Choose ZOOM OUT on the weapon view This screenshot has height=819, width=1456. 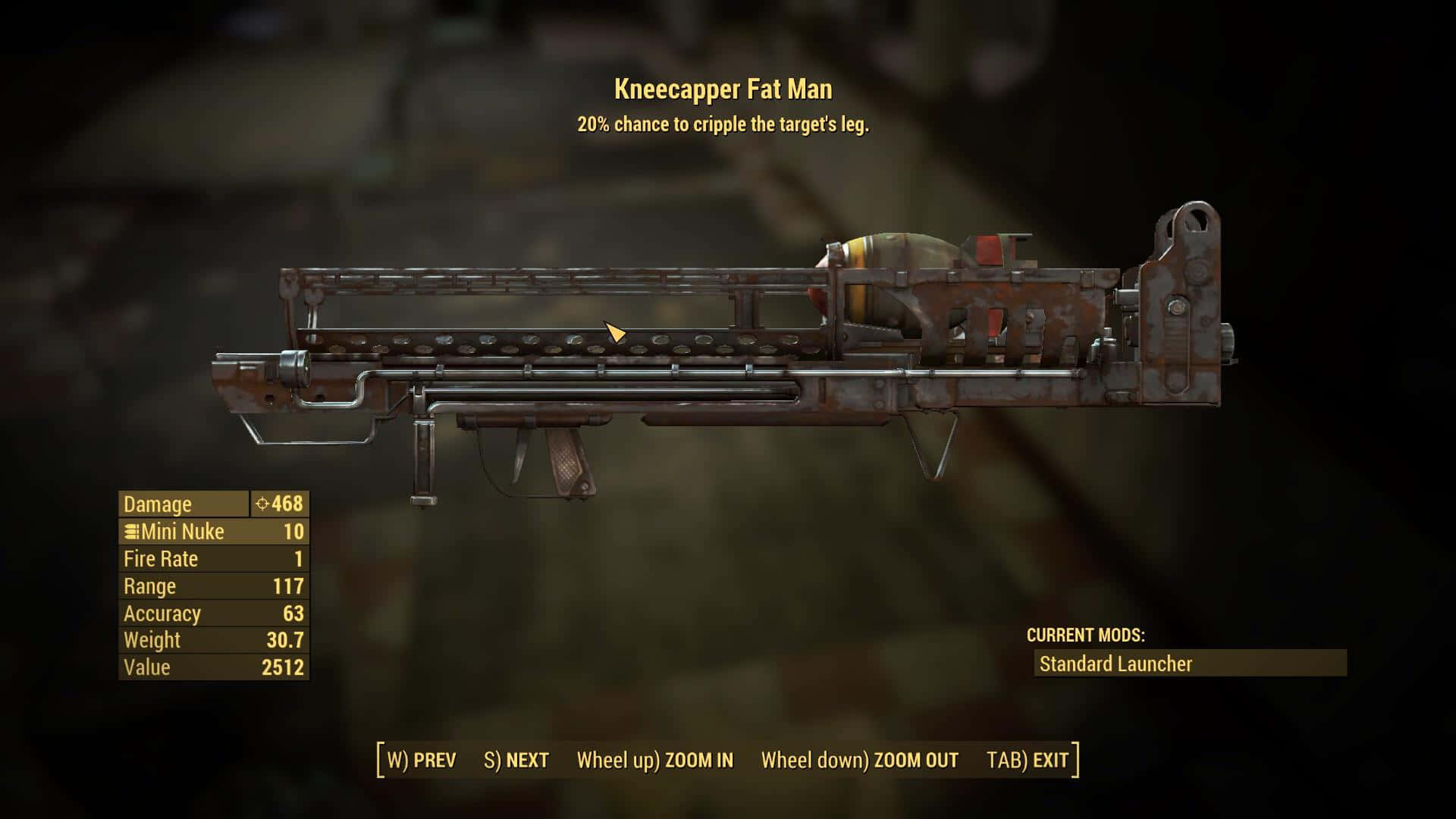(859, 760)
